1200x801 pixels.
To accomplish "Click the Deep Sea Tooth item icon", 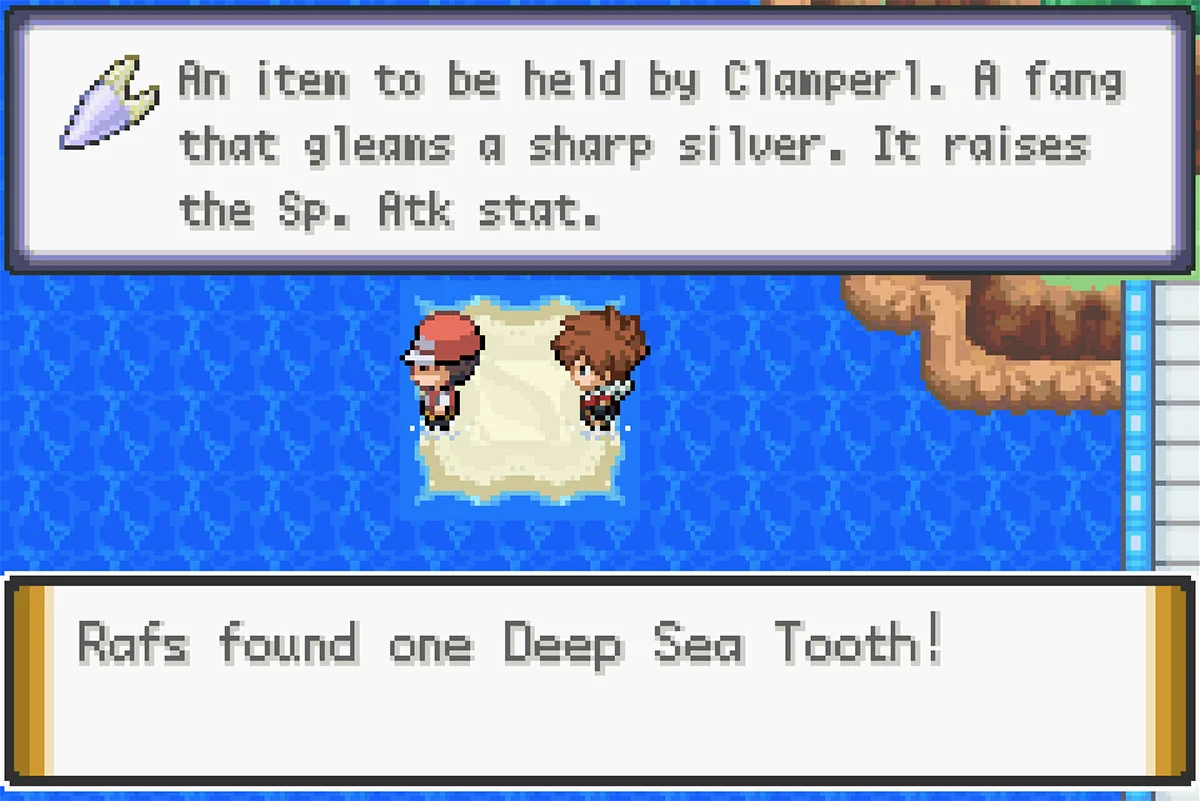I will coord(108,102).
